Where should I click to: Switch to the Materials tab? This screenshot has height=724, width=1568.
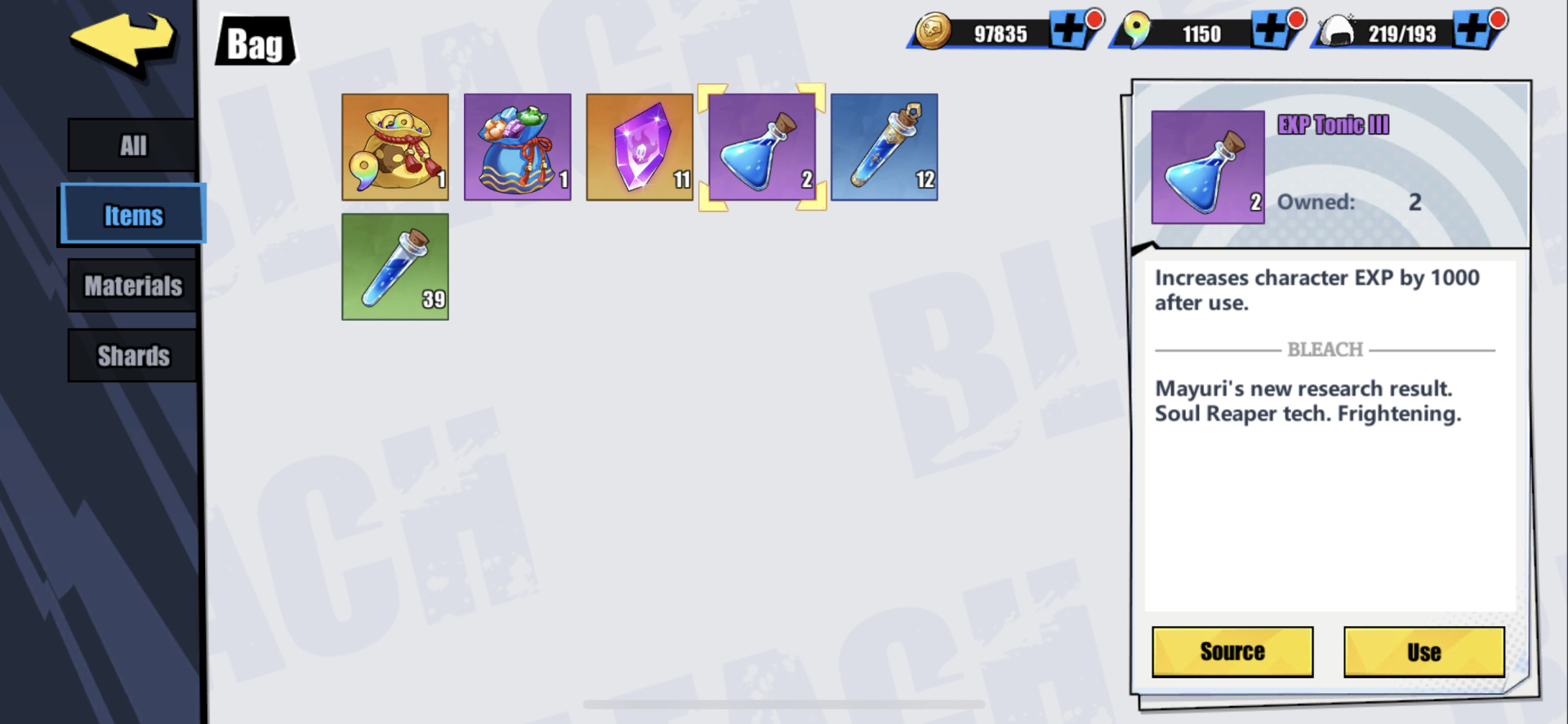131,286
